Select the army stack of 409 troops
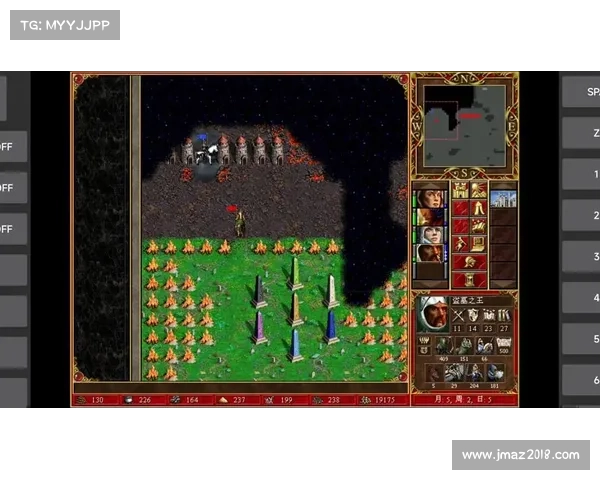 [443, 346]
